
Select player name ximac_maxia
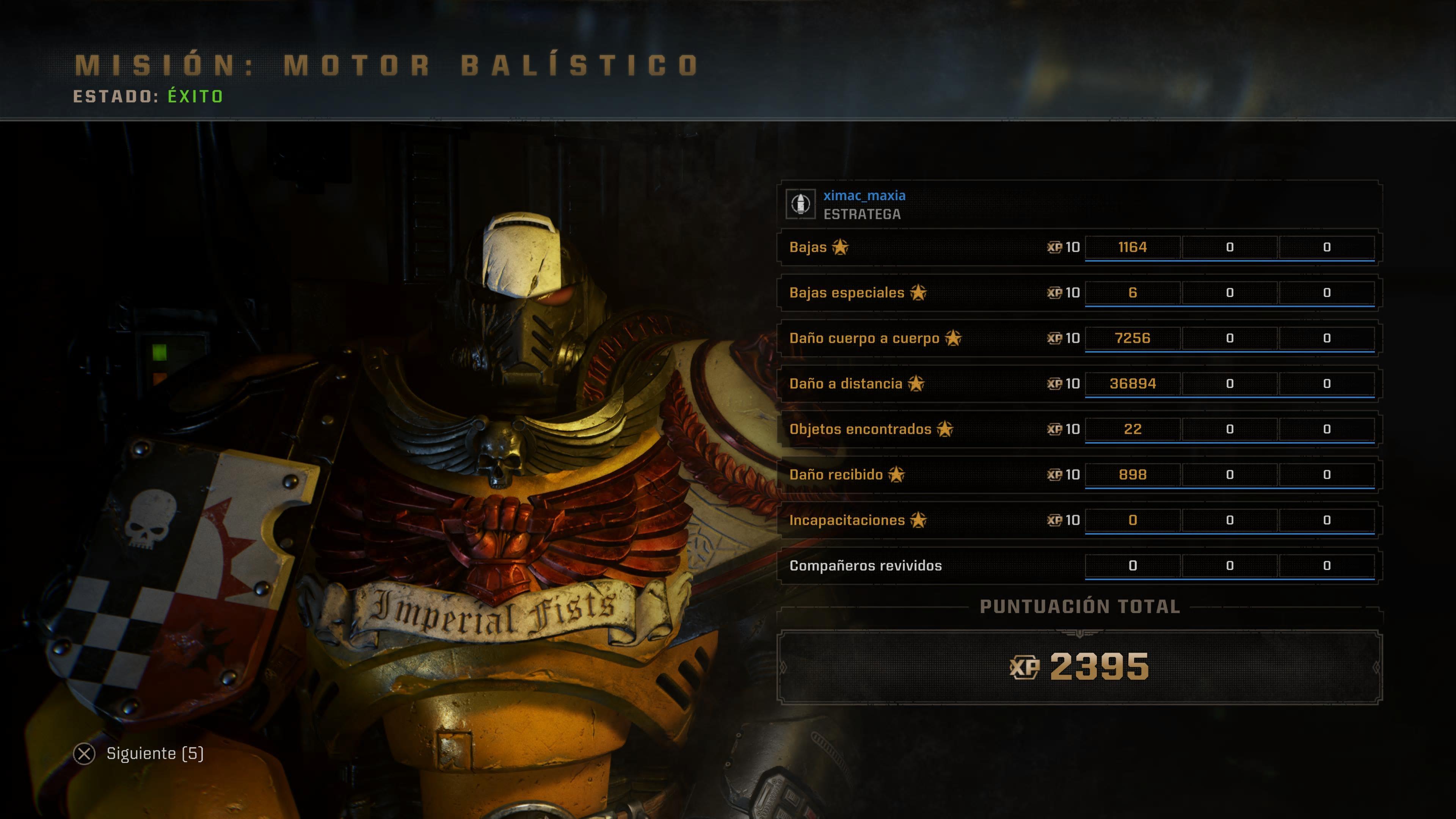tap(864, 196)
